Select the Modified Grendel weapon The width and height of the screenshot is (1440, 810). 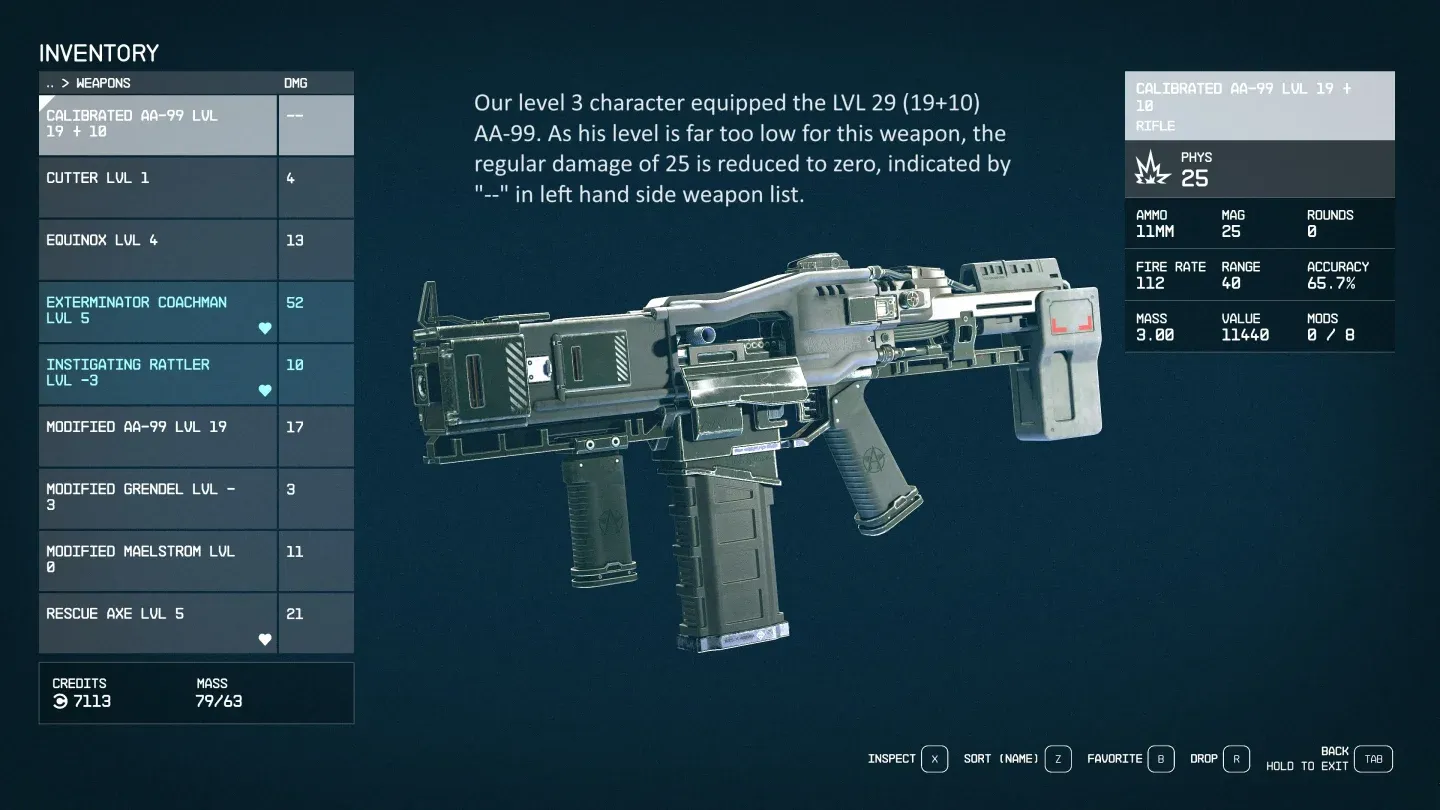[158, 498]
